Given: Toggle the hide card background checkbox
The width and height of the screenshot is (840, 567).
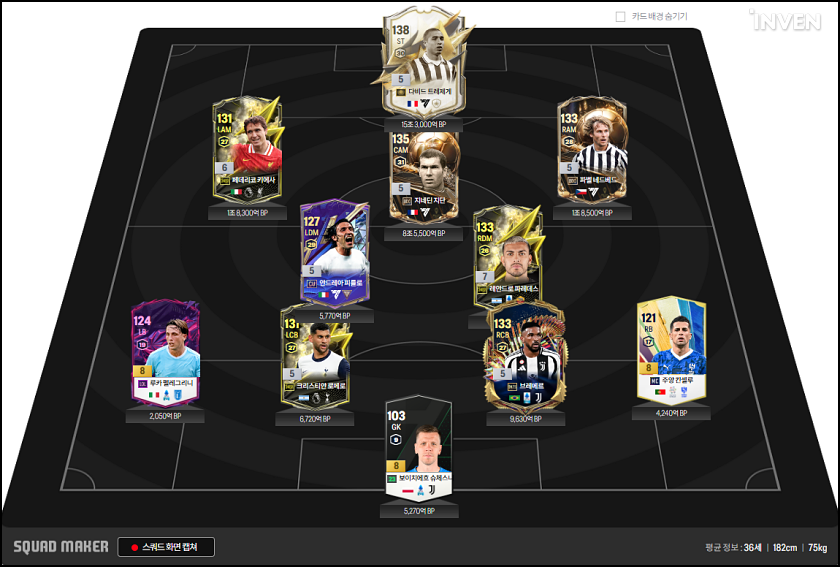Looking at the screenshot, I should point(621,17).
